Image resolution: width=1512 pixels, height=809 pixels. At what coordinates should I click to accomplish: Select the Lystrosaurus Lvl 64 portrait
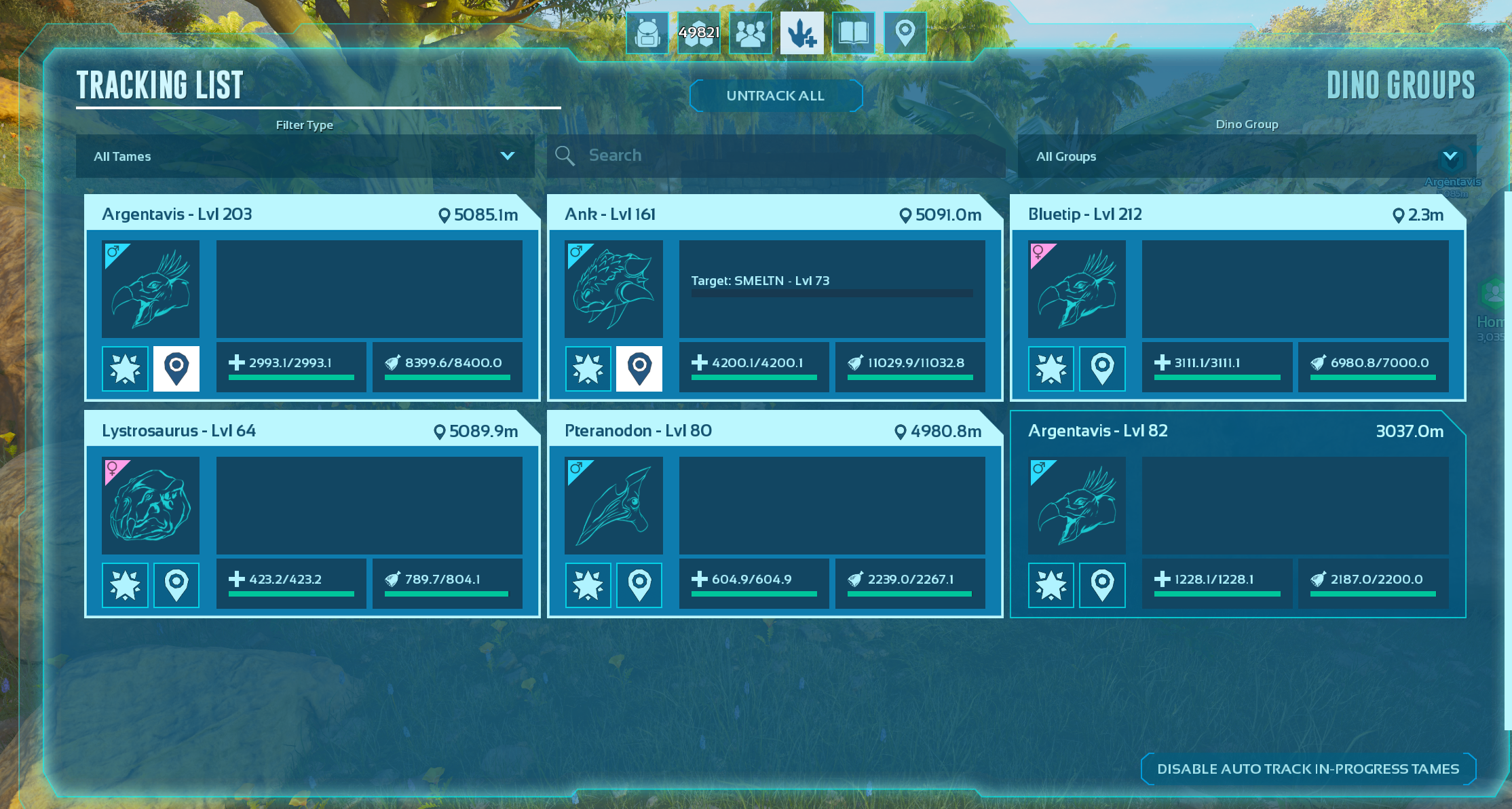pyautogui.click(x=151, y=506)
